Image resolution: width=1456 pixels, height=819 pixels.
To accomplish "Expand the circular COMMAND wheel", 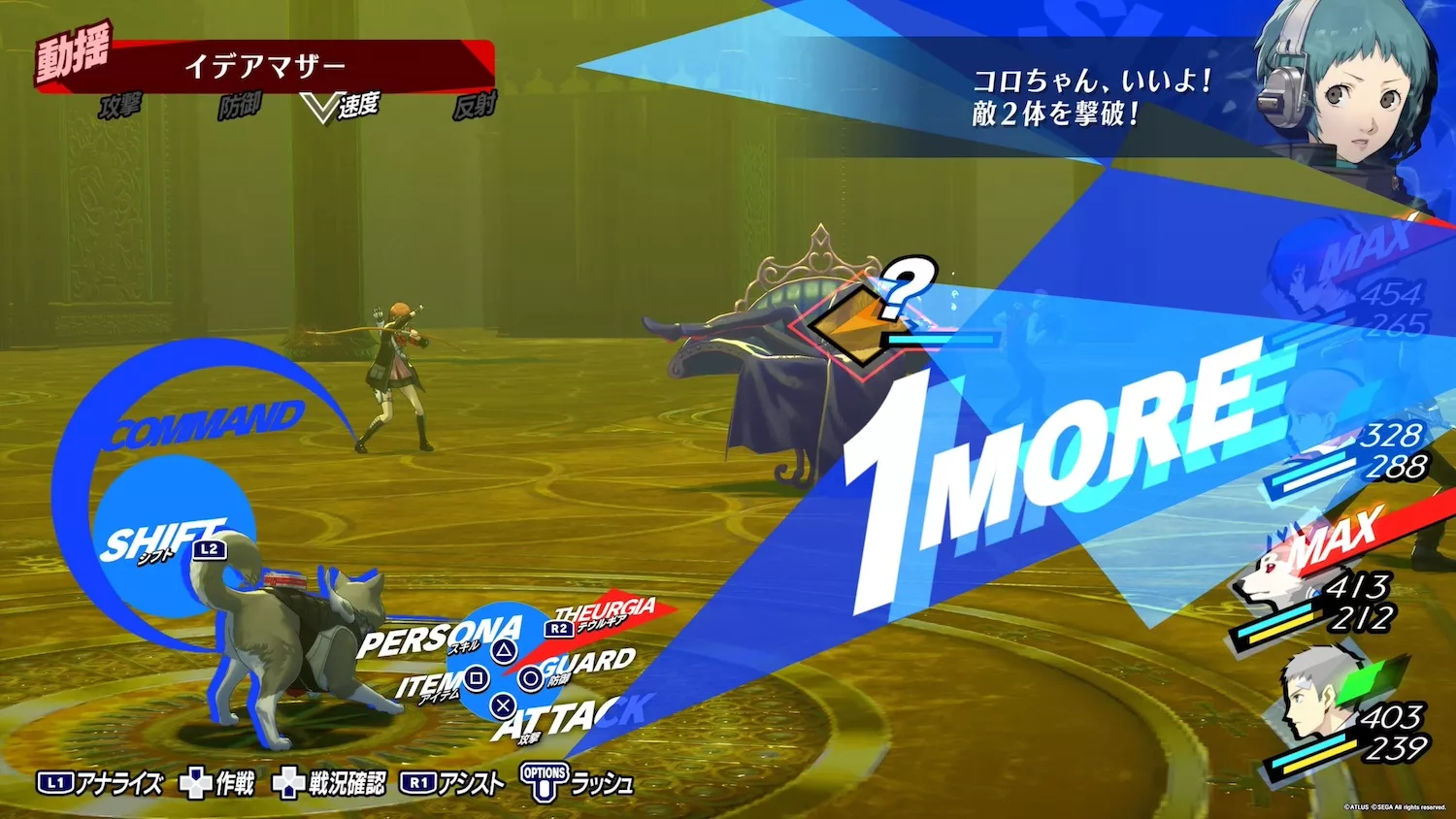I will (209, 424).
